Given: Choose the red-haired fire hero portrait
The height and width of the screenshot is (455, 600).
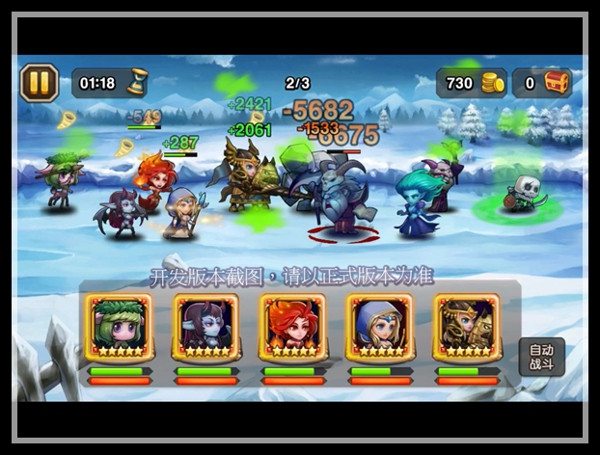Looking at the screenshot, I should [293, 326].
